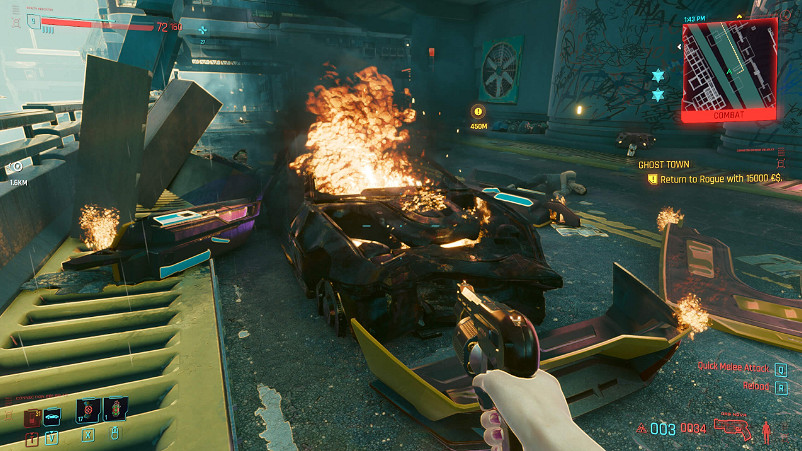
Task: Click the Return to Rogue objective
Action: [716, 178]
